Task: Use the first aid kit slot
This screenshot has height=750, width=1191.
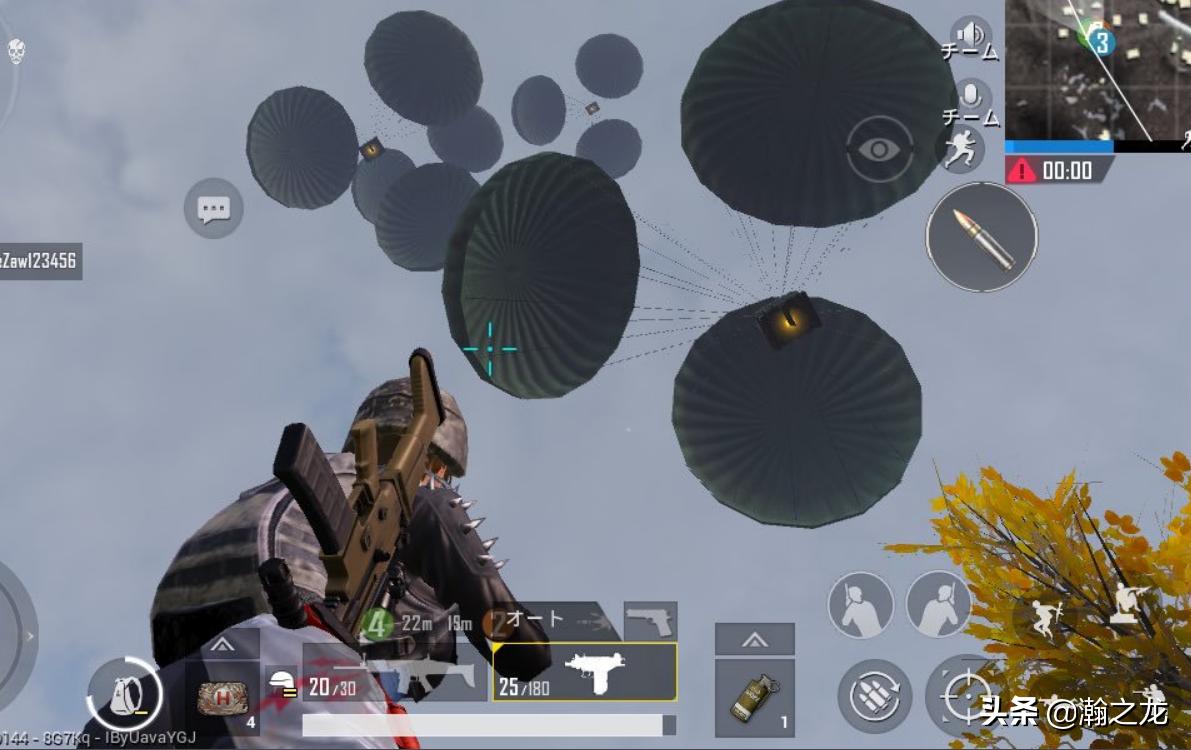Action: (222, 697)
